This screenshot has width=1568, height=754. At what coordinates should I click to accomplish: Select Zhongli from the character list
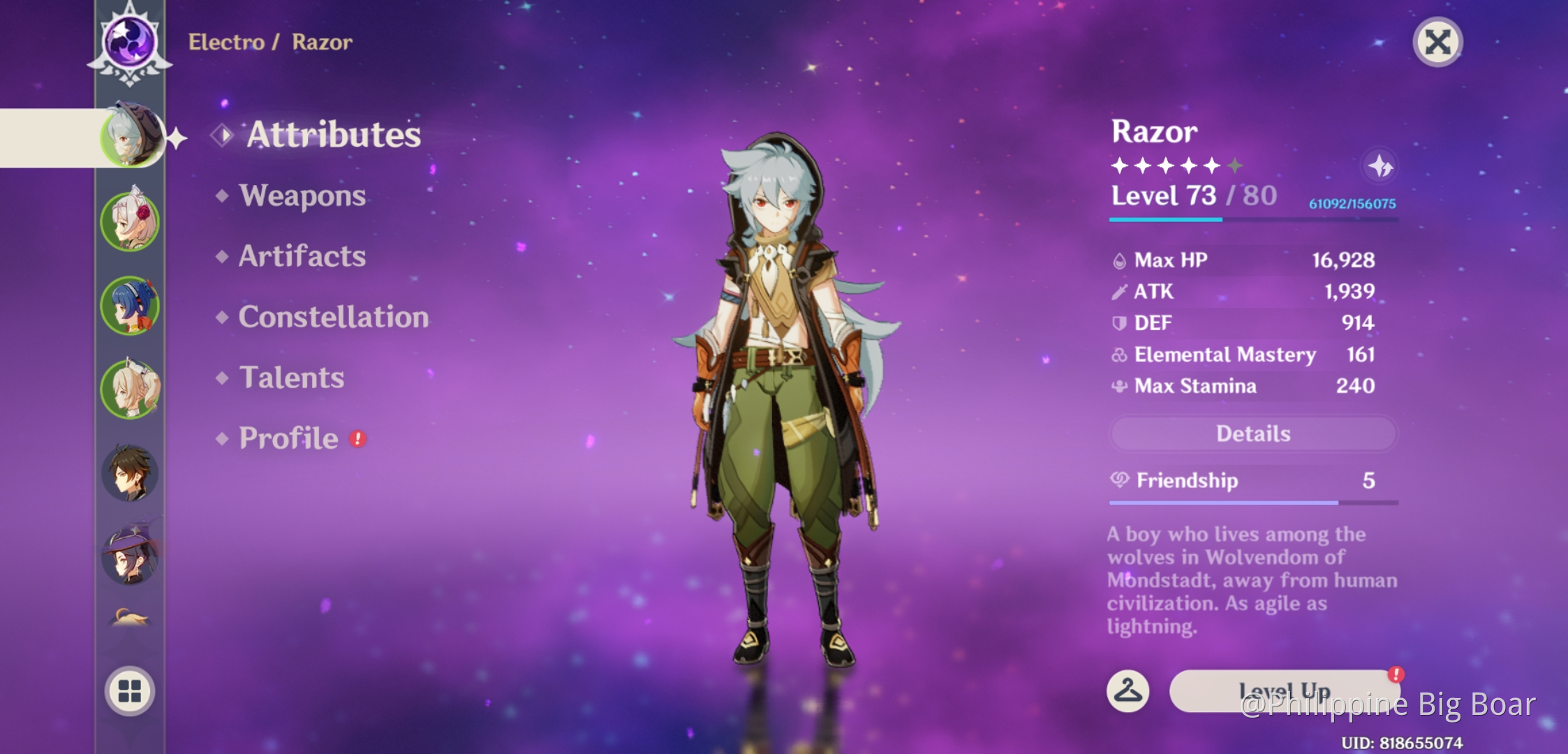131,473
